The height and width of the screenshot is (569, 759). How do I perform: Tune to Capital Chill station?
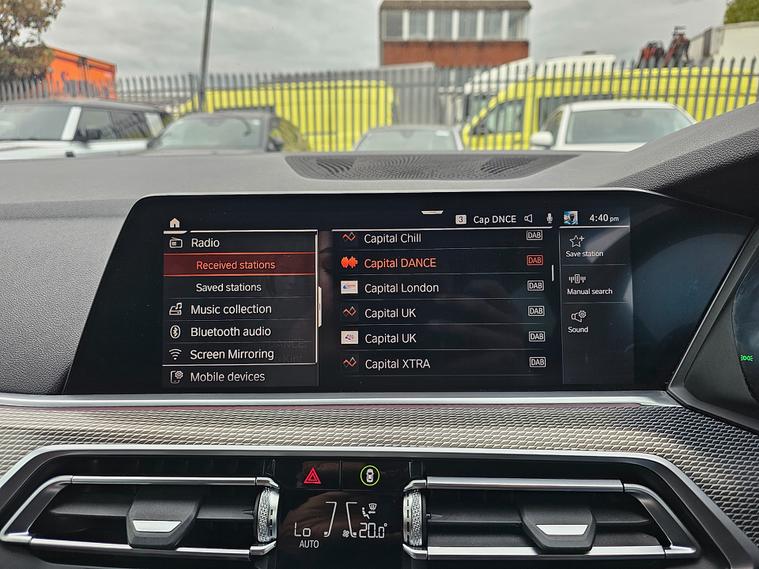pos(392,238)
